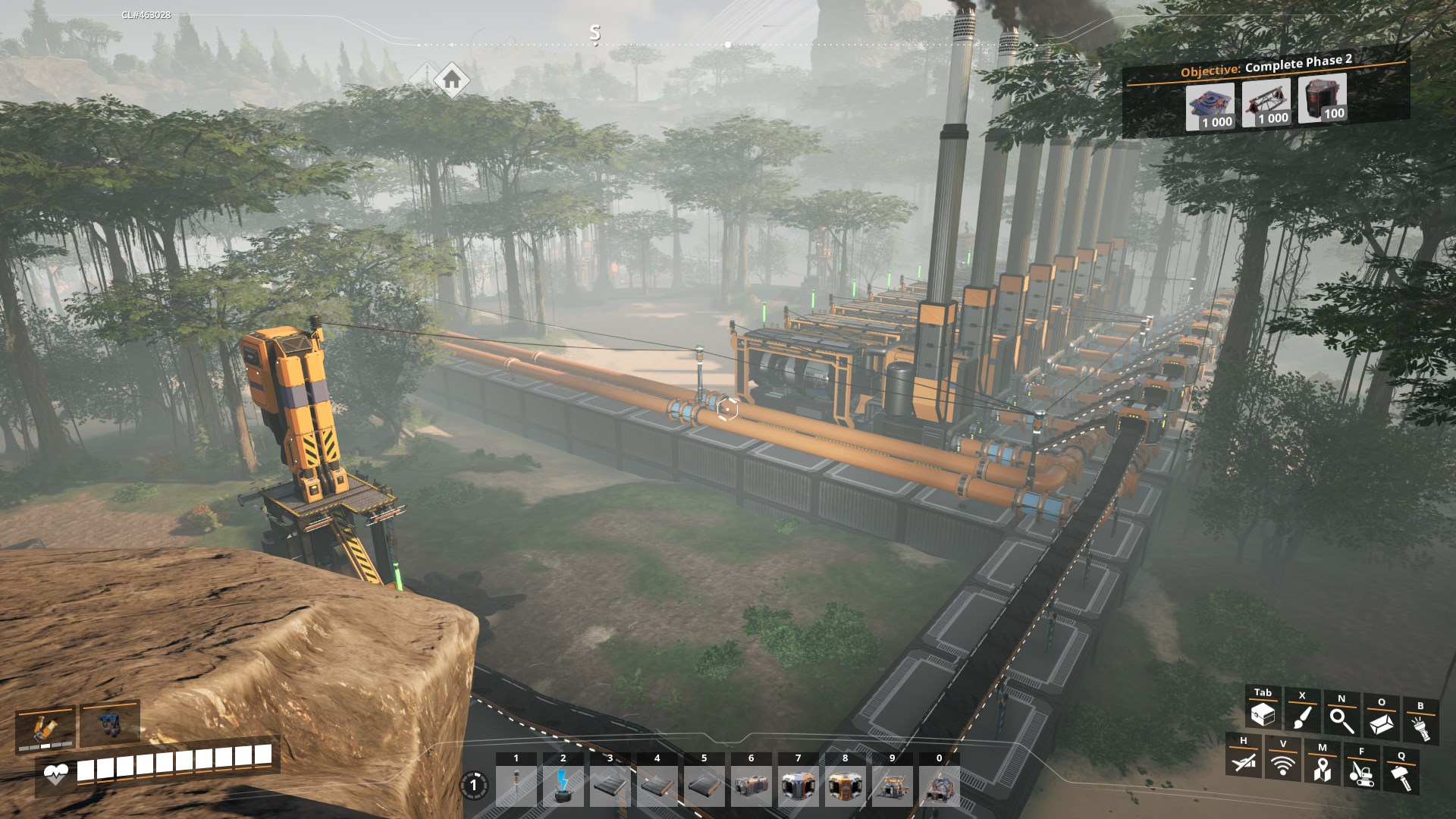Select the storage container in hotbar slot 6
Image resolution: width=1456 pixels, height=819 pixels.
[x=751, y=786]
